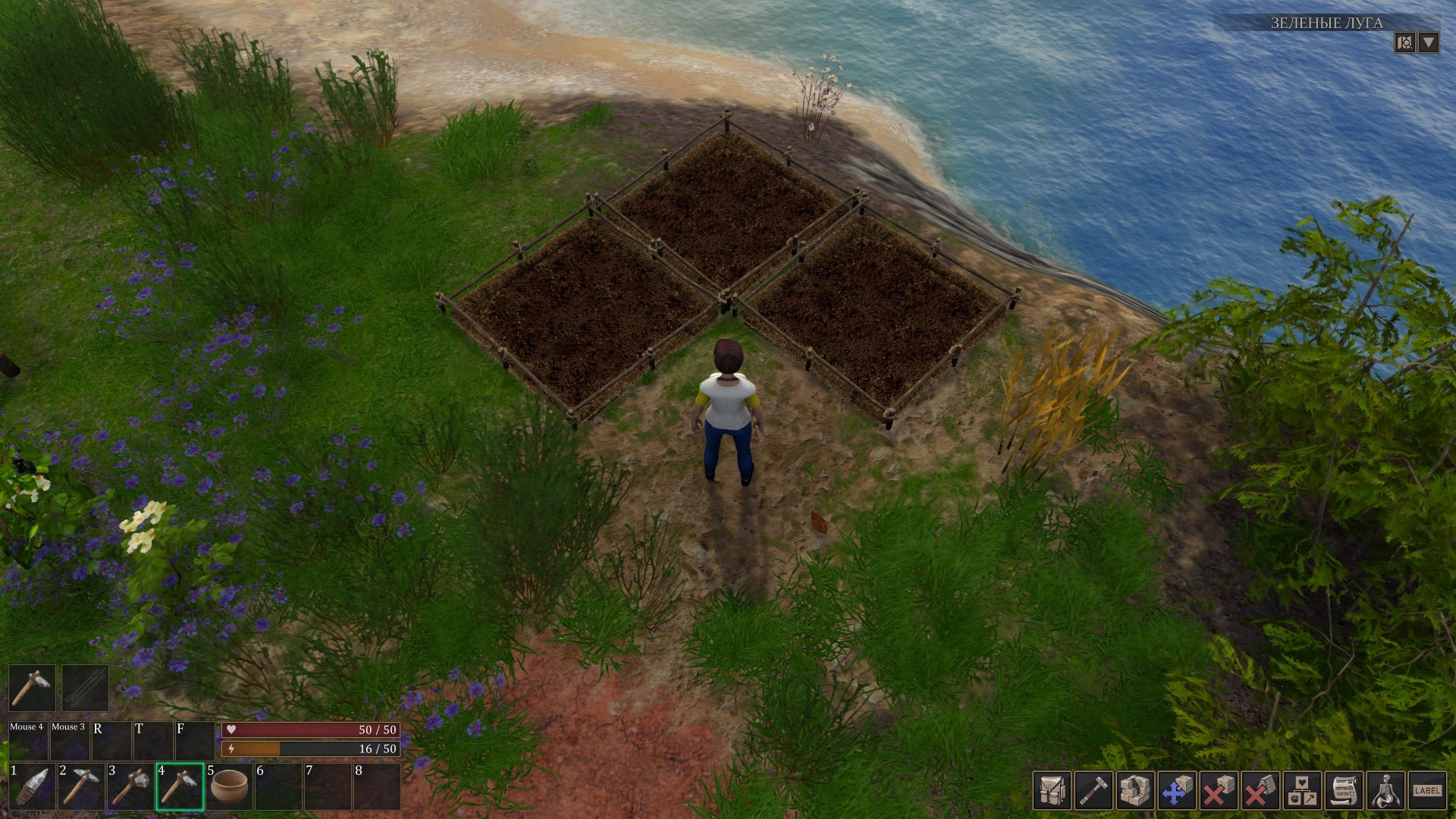This screenshot has height=819, width=1456.
Task: Select the arrows ammo slot
Action: (x=85, y=688)
